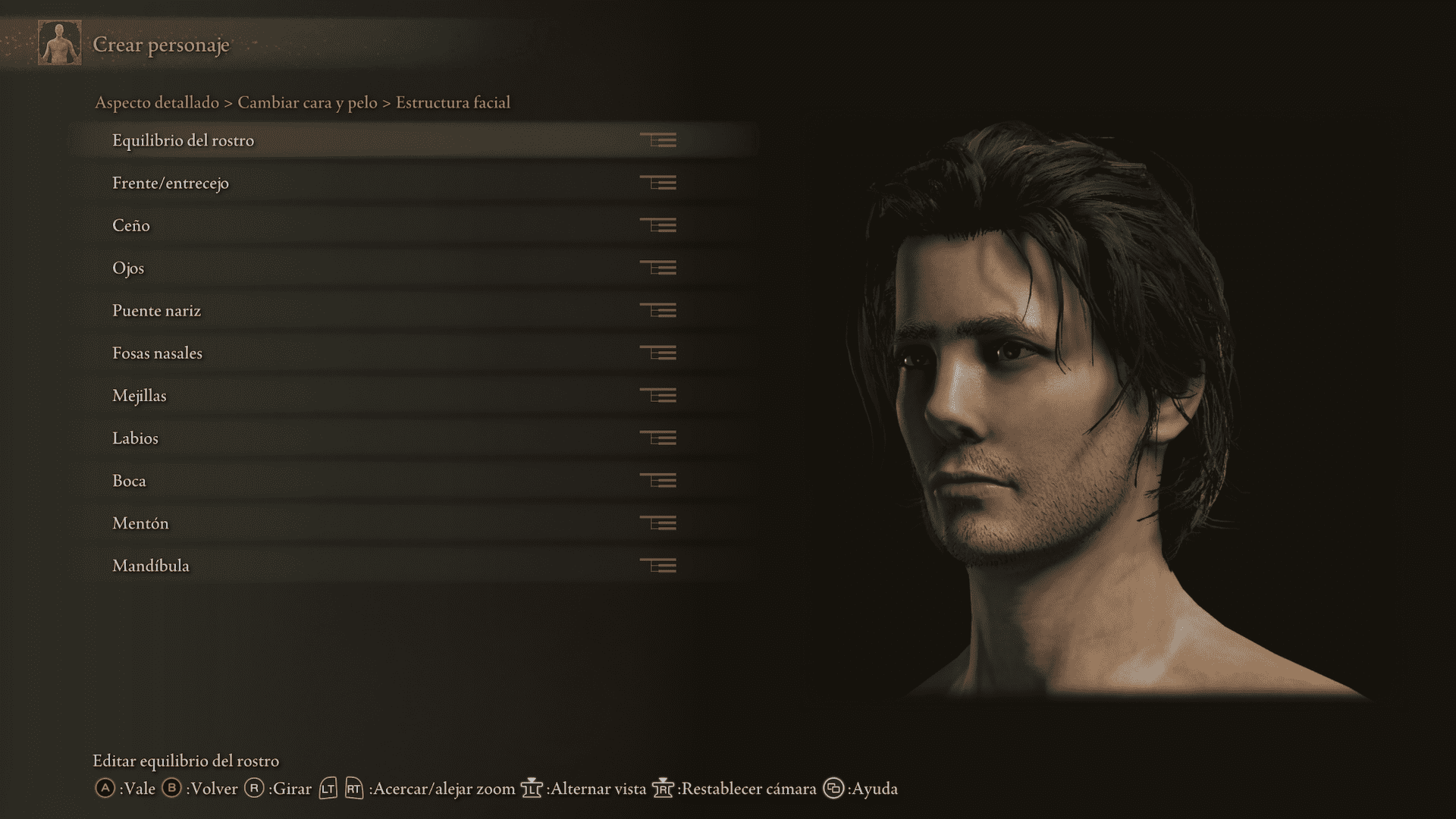The image size is (1456, 819).
Task: Choose the Mentón entry
Action: click(140, 522)
